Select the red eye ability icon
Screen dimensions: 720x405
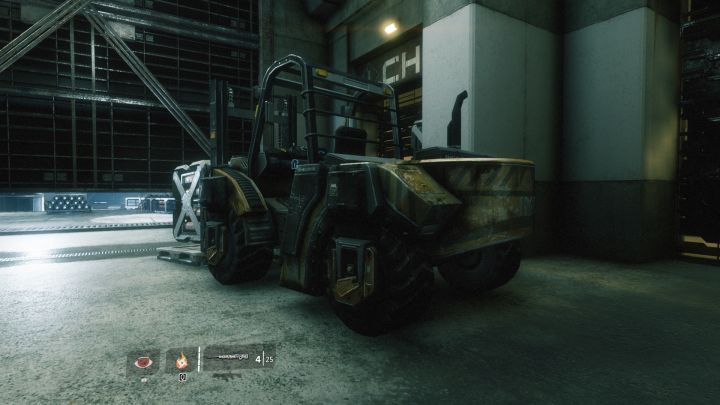[x=143, y=361]
